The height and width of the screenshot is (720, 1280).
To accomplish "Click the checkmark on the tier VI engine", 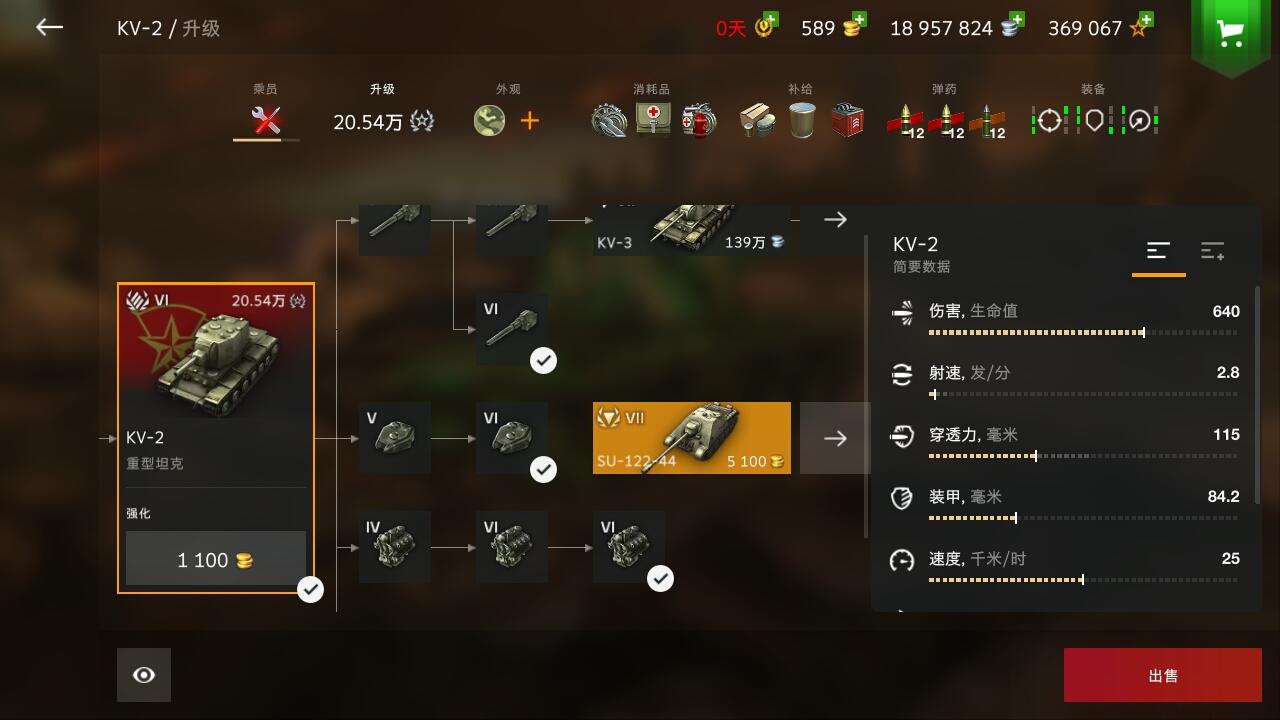I will tap(659, 577).
